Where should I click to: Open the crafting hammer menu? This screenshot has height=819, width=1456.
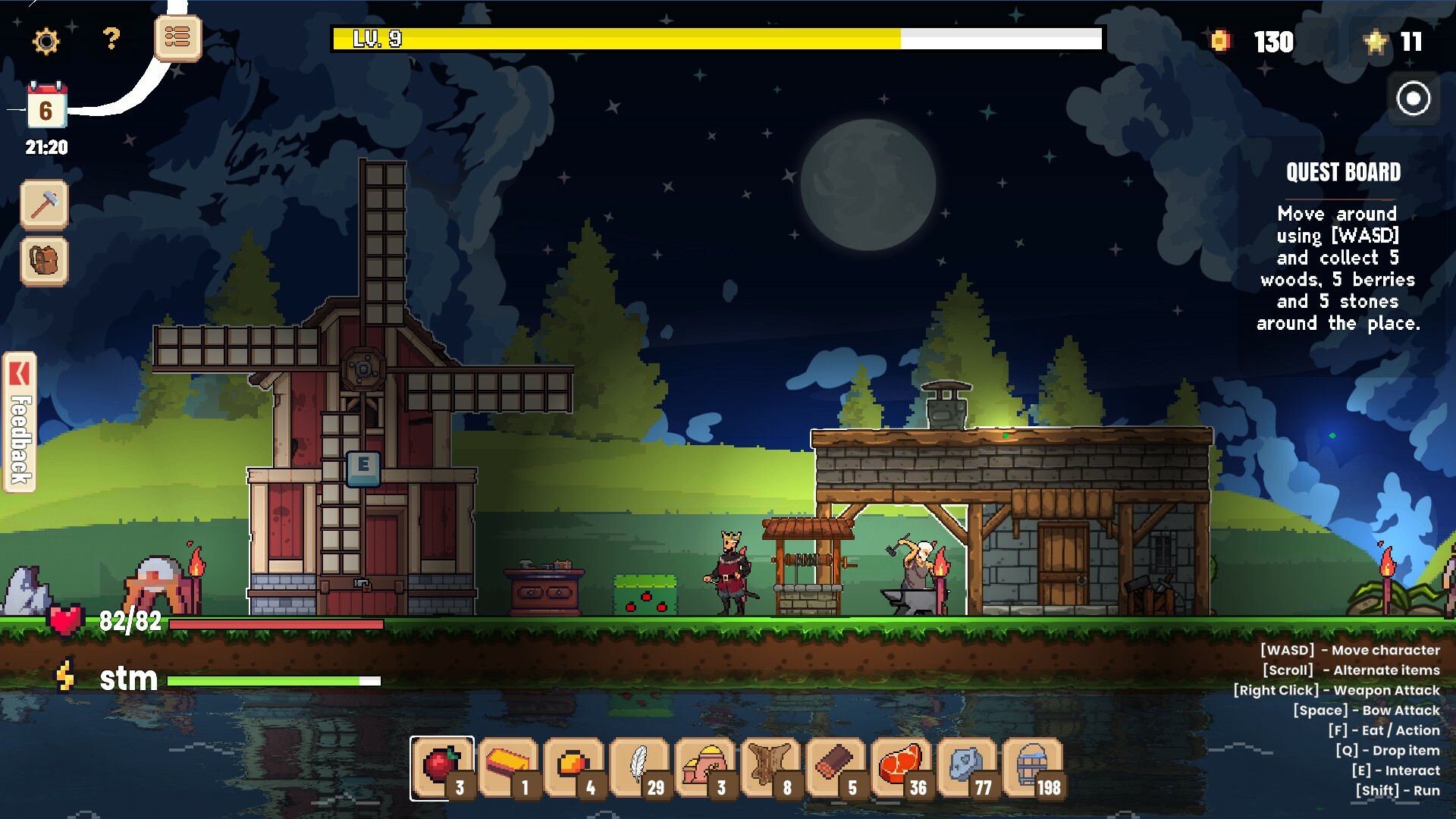[x=44, y=203]
